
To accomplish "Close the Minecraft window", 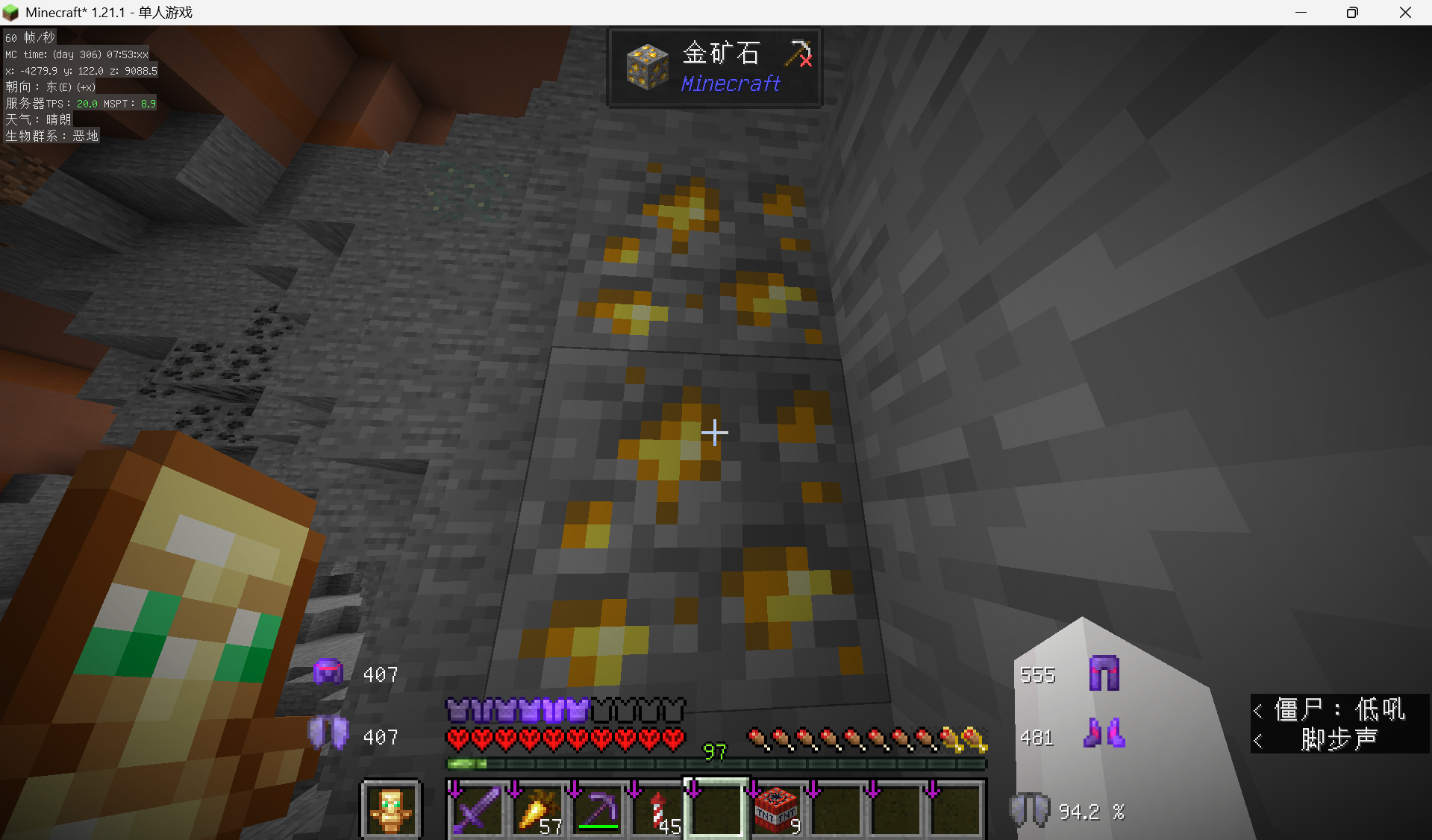I will click(x=1405, y=13).
